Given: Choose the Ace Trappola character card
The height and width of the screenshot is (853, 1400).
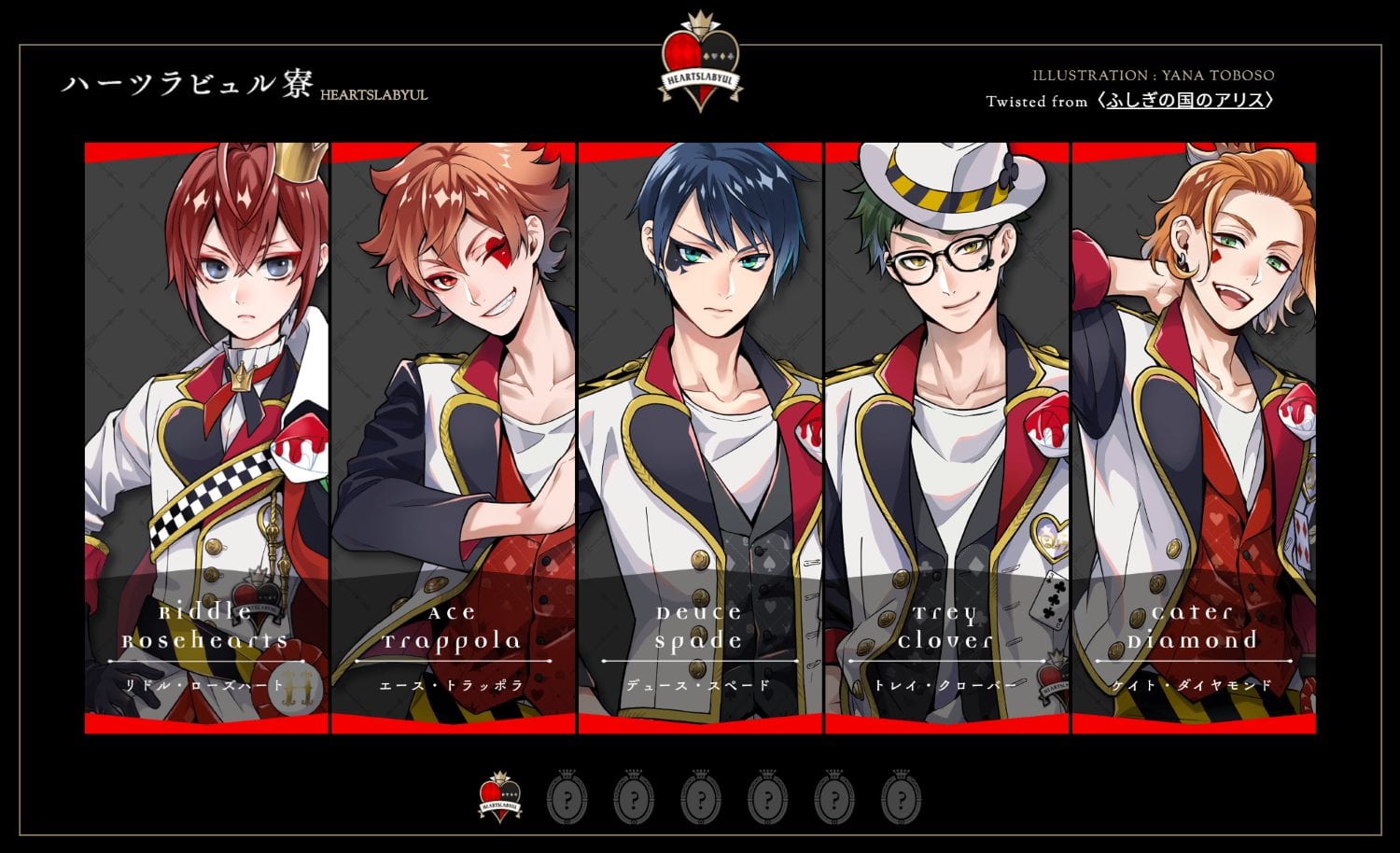Looking at the screenshot, I should 453,438.
